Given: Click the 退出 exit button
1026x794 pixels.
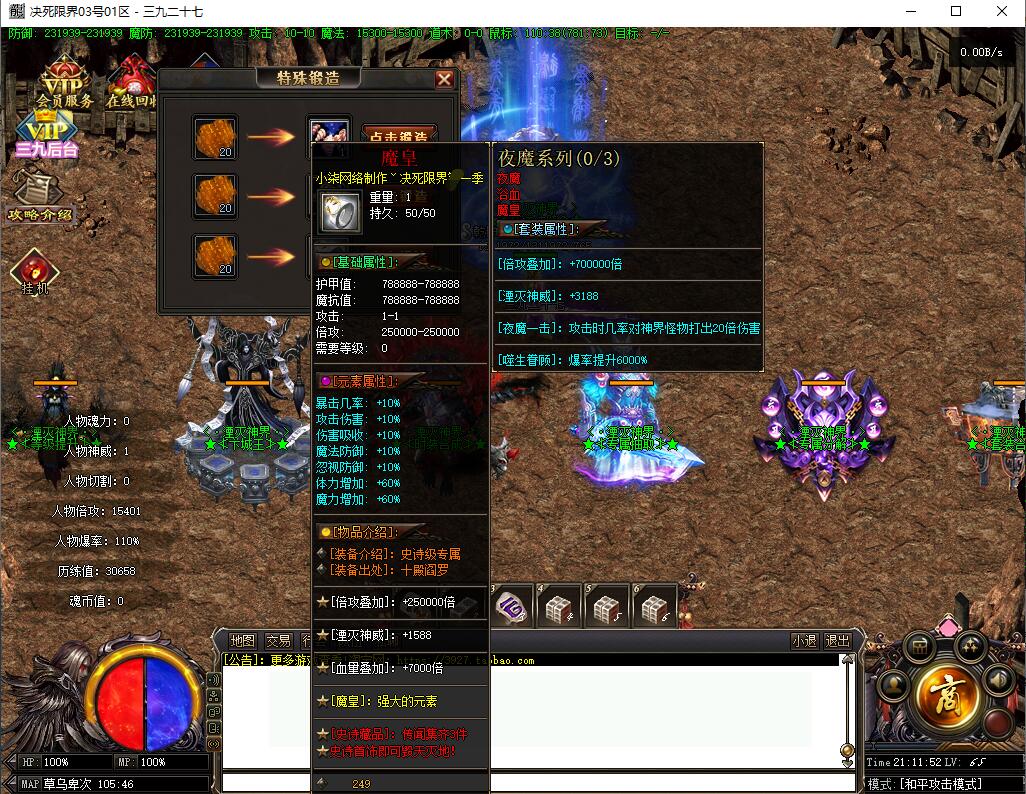Looking at the screenshot, I should click(838, 641).
